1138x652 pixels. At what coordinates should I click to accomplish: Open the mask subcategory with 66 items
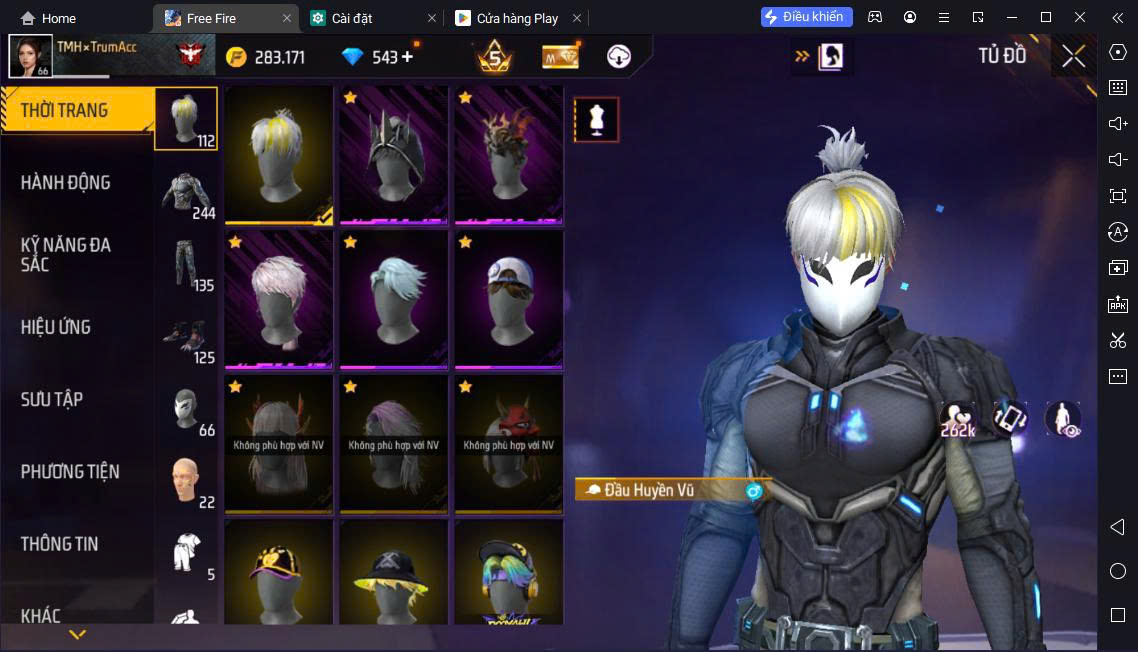(x=187, y=409)
